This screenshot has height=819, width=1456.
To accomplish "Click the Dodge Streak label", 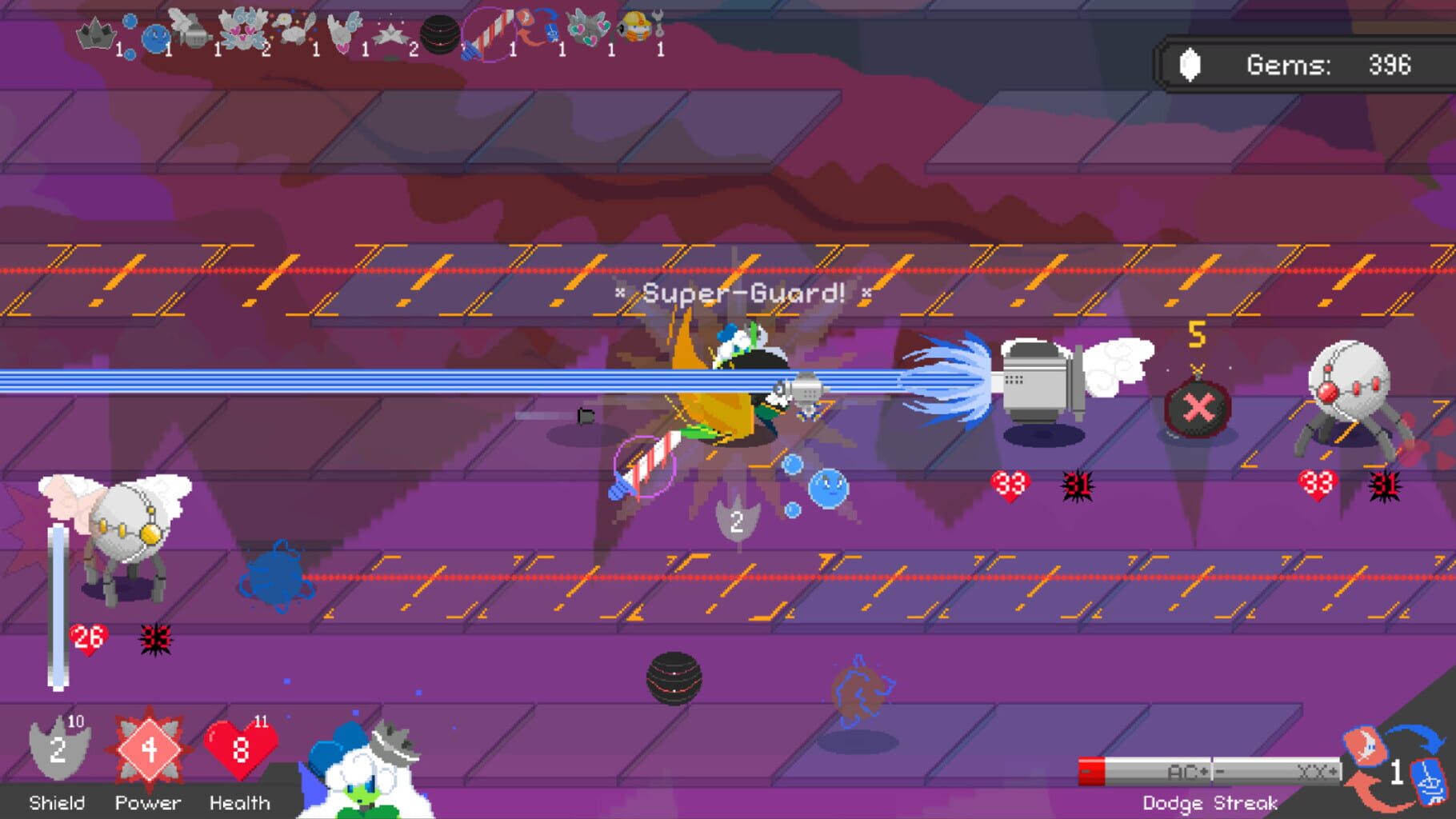I will (1210, 802).
